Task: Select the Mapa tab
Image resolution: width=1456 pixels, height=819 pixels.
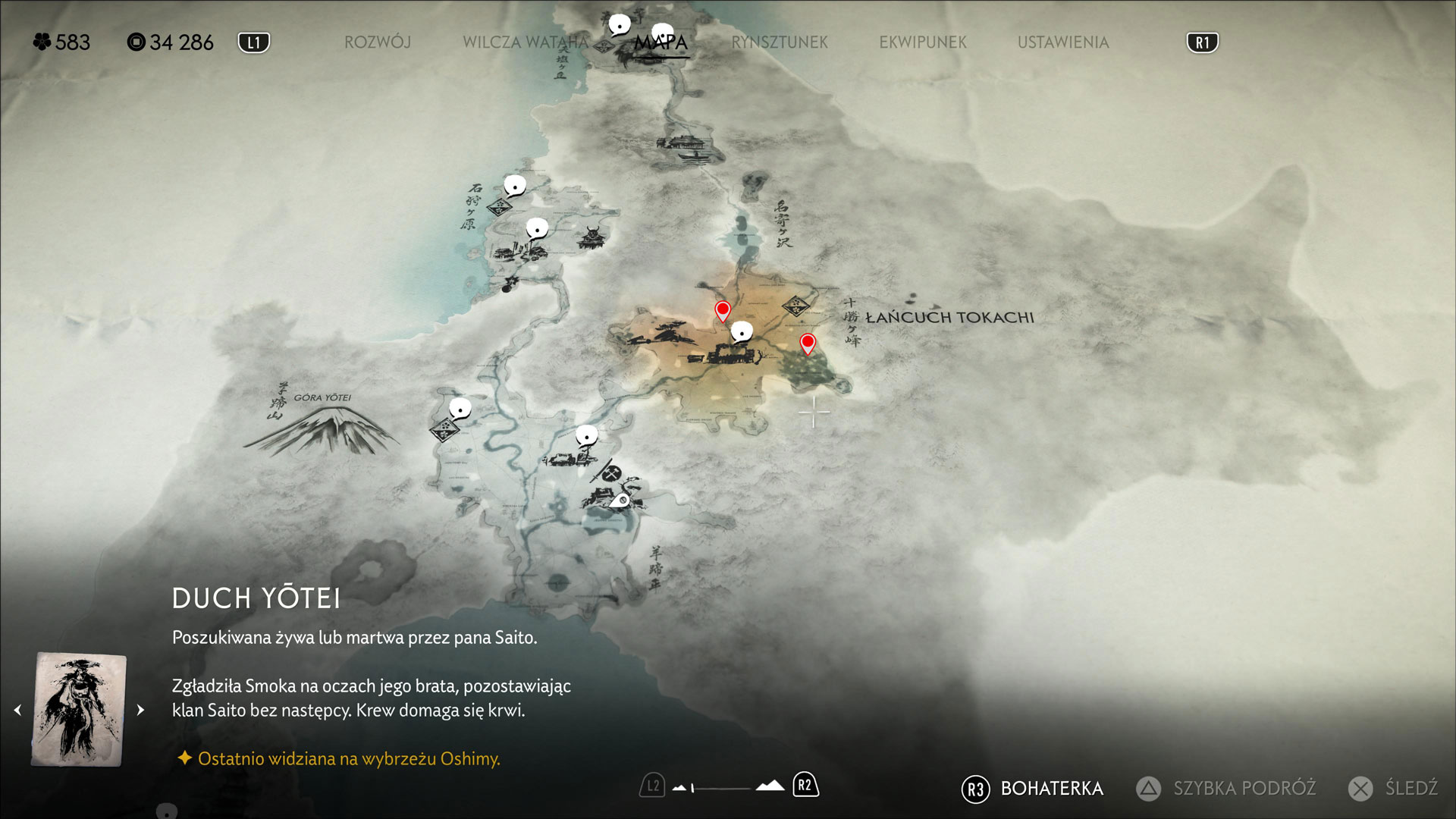Action: pyautogui.click(x=661, y=42)
